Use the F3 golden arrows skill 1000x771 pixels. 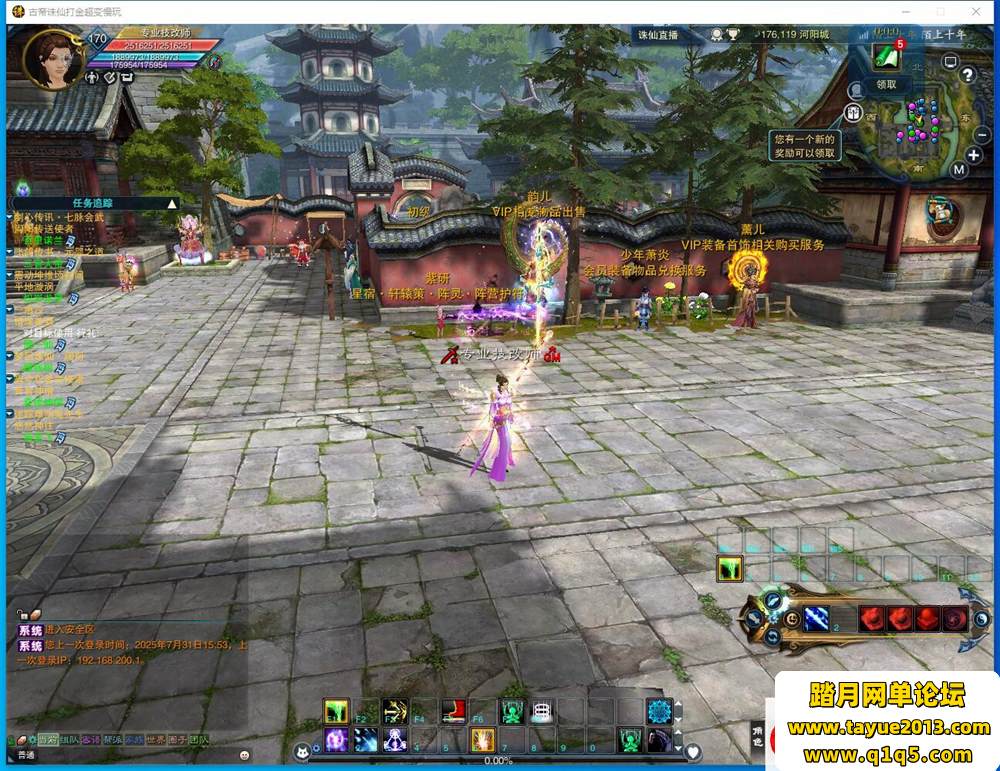(x=394, y=711)
